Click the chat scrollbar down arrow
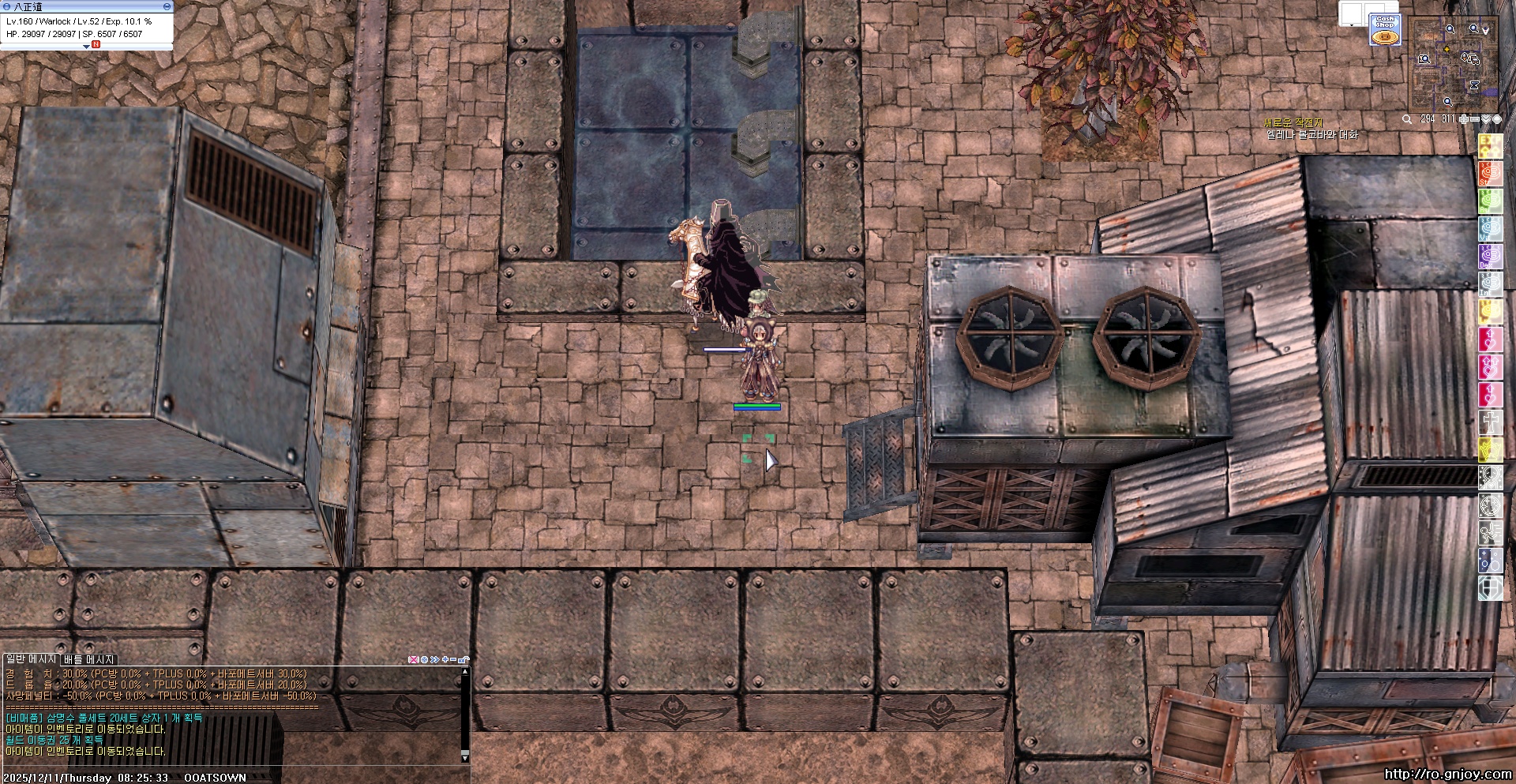The image size is (1516, 784). tap(465, 757)
